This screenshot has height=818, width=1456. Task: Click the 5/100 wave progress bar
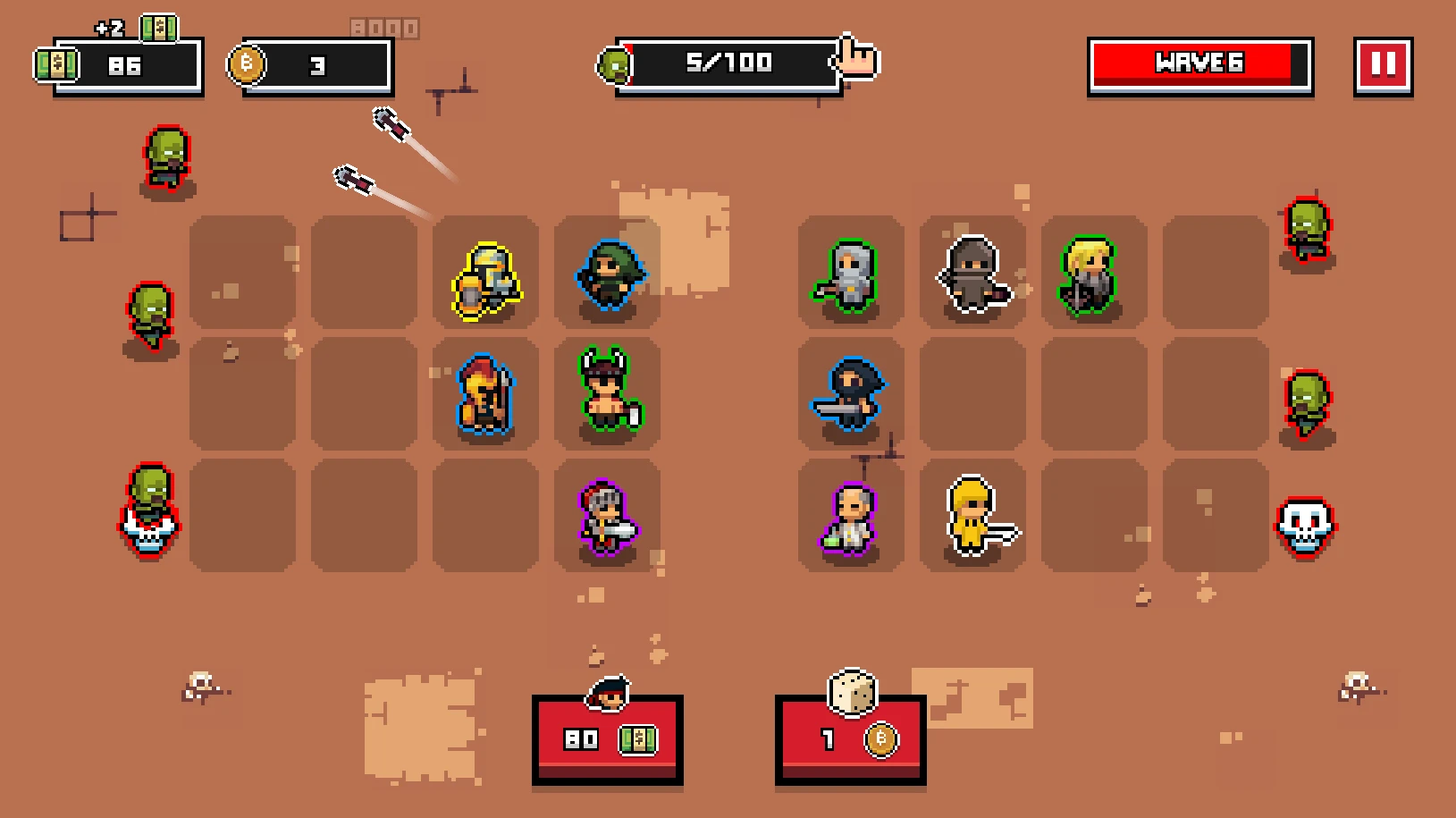pos(726,63)
